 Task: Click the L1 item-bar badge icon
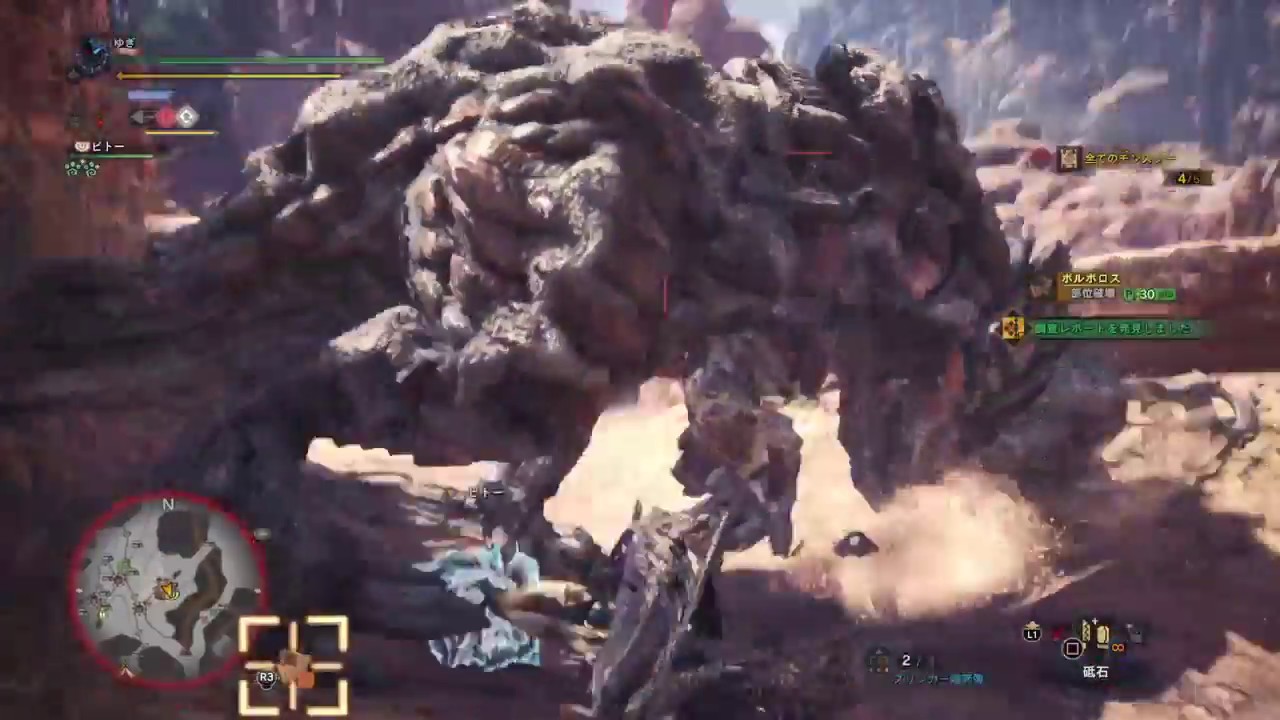(1032, 634)
